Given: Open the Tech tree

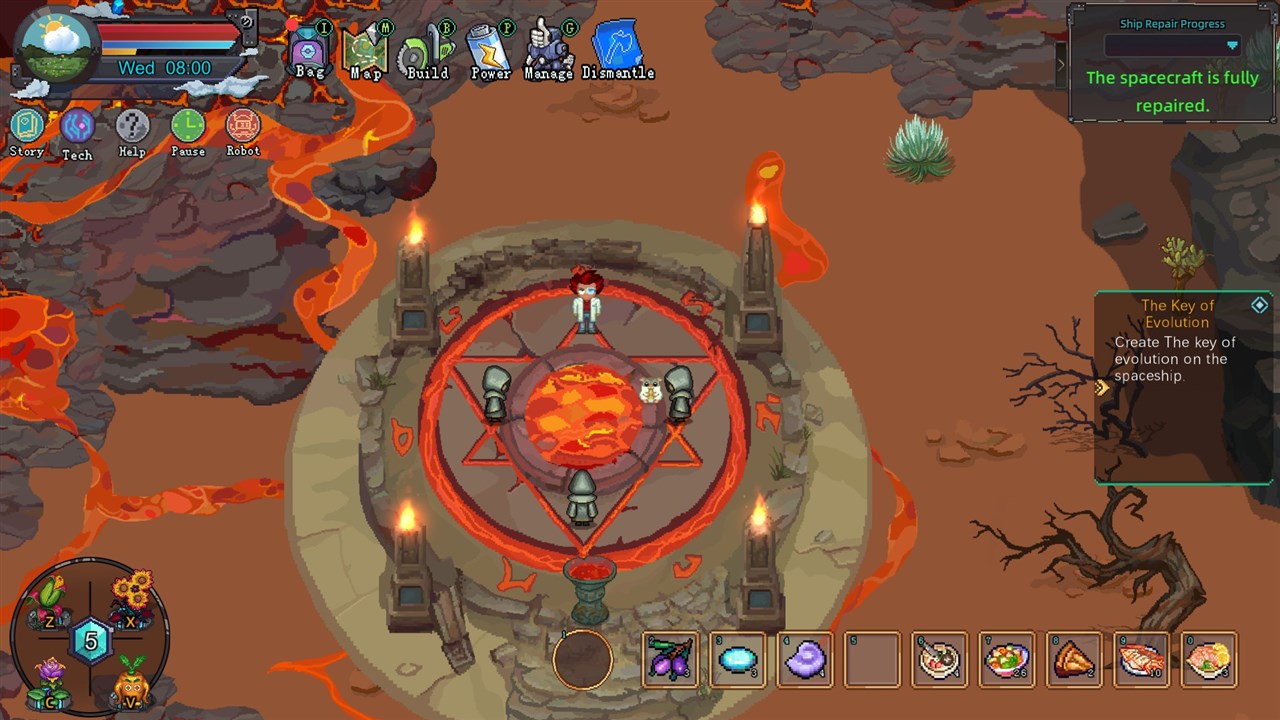Looking at the screenshot, I should pyautogui.click(x=77, y=130).
